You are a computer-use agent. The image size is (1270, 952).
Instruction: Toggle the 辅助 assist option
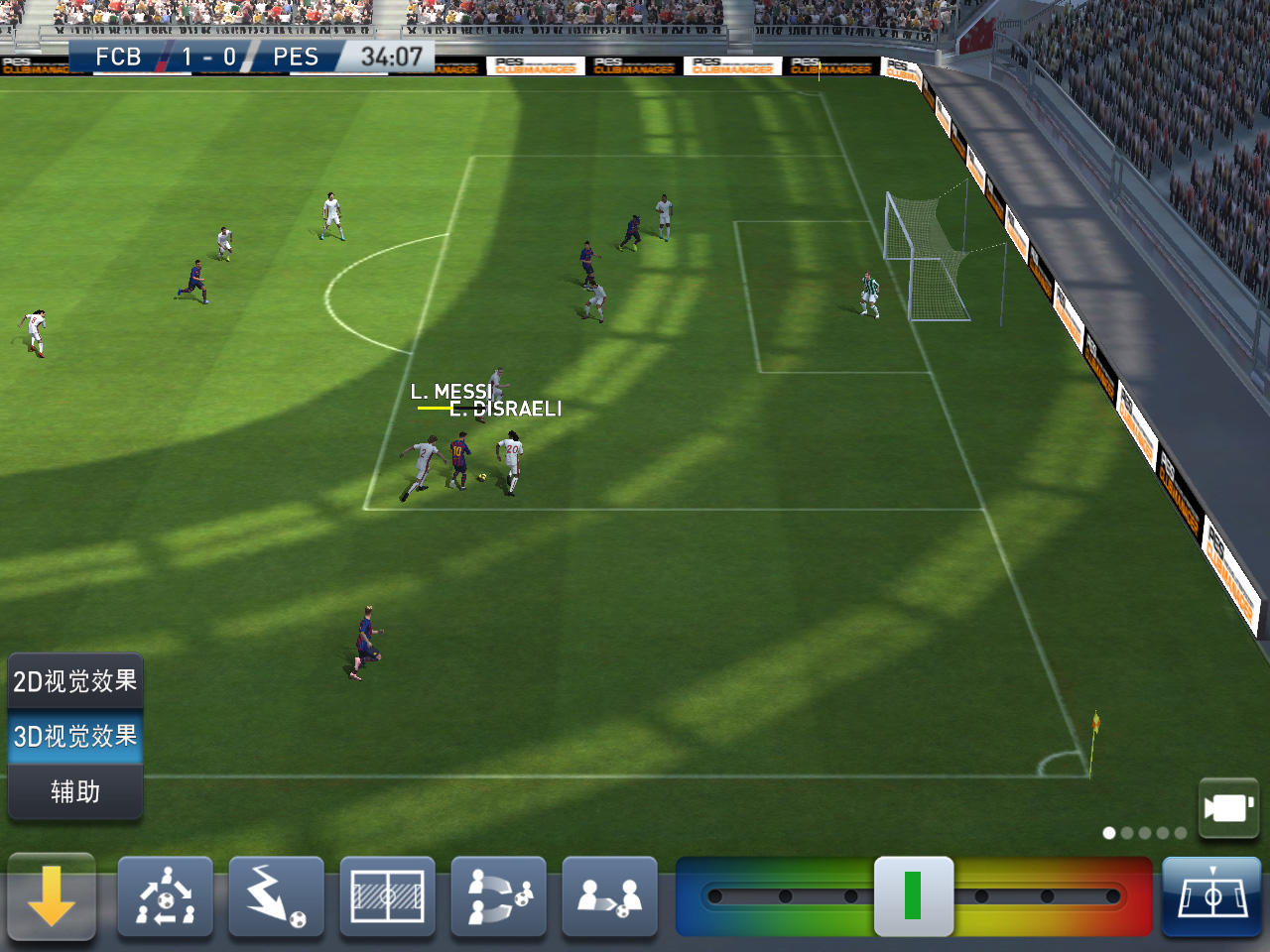click(74, 792)
